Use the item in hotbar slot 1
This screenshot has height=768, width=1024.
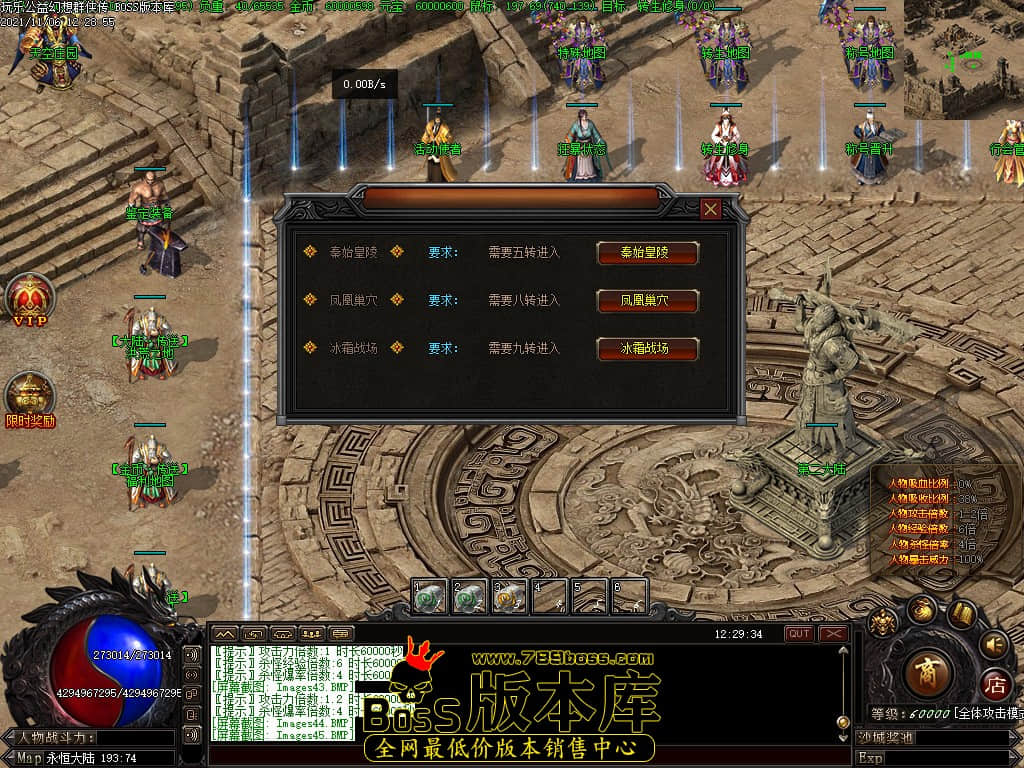[430, 597]
